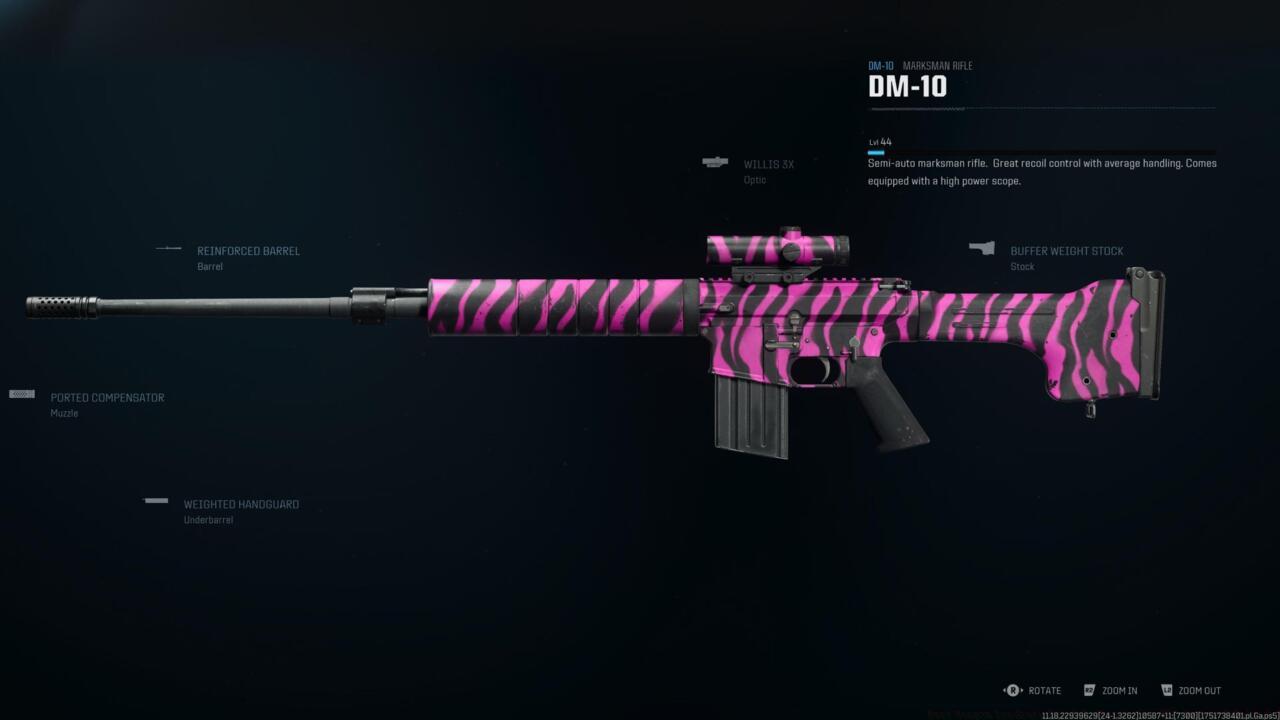Click the R2 zoom in button icon

point(1089,690)
